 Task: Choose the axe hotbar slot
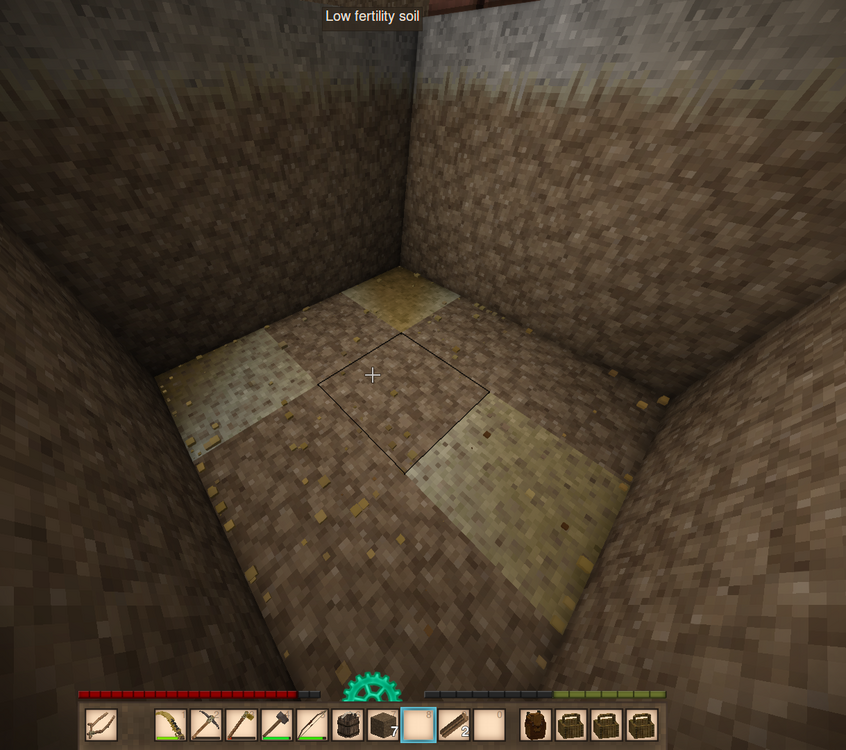[x=242, y=724]
